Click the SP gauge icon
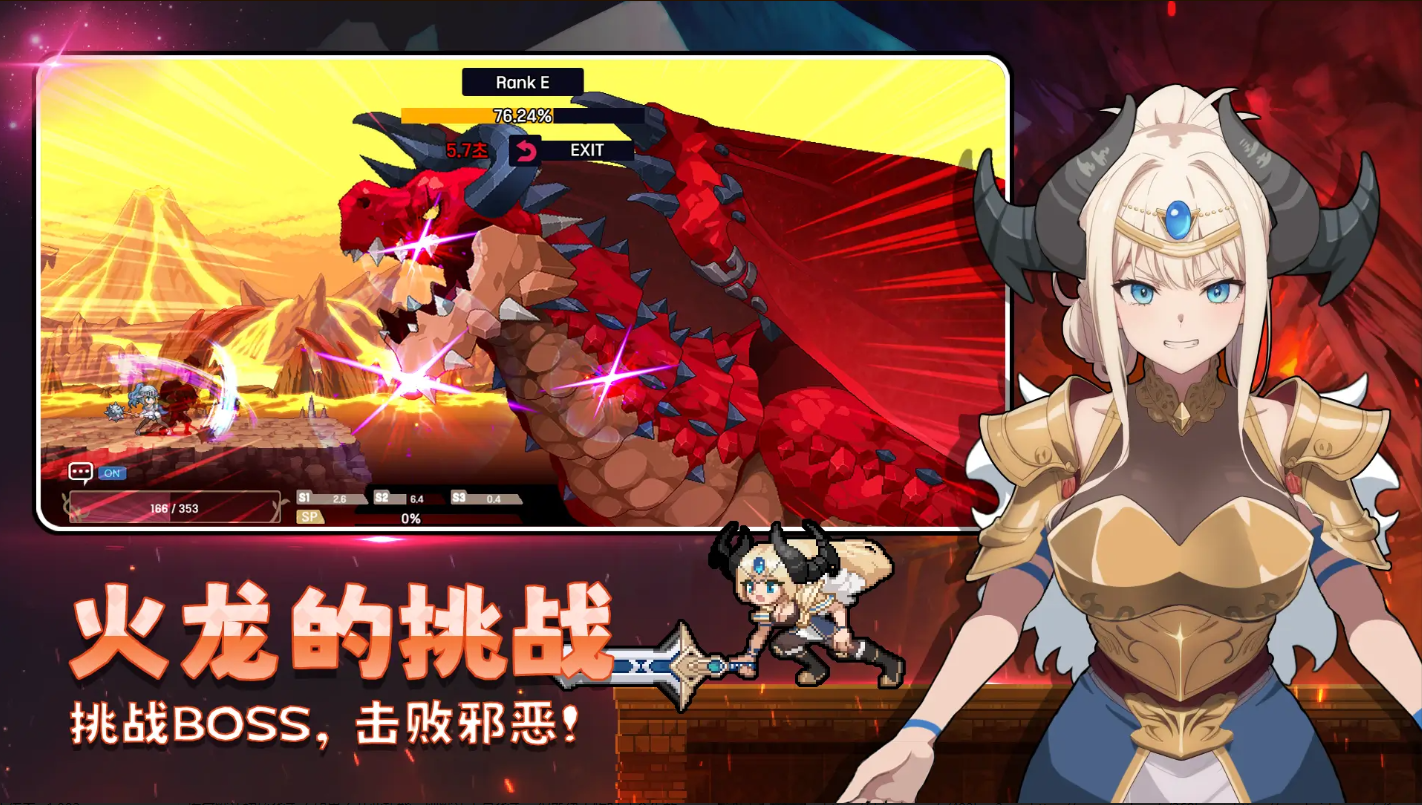The height and width of the screenshot is (805, 1422). 309,516
